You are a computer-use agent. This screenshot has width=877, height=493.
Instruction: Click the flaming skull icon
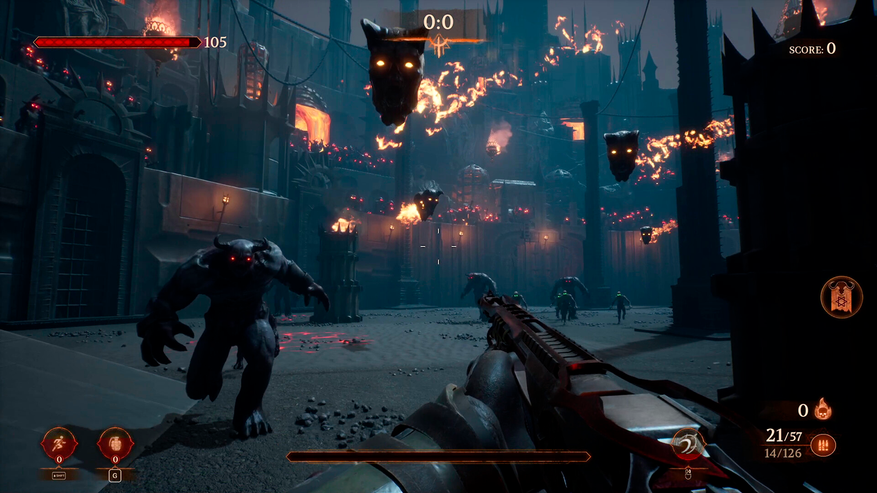(x=823, y=409)
